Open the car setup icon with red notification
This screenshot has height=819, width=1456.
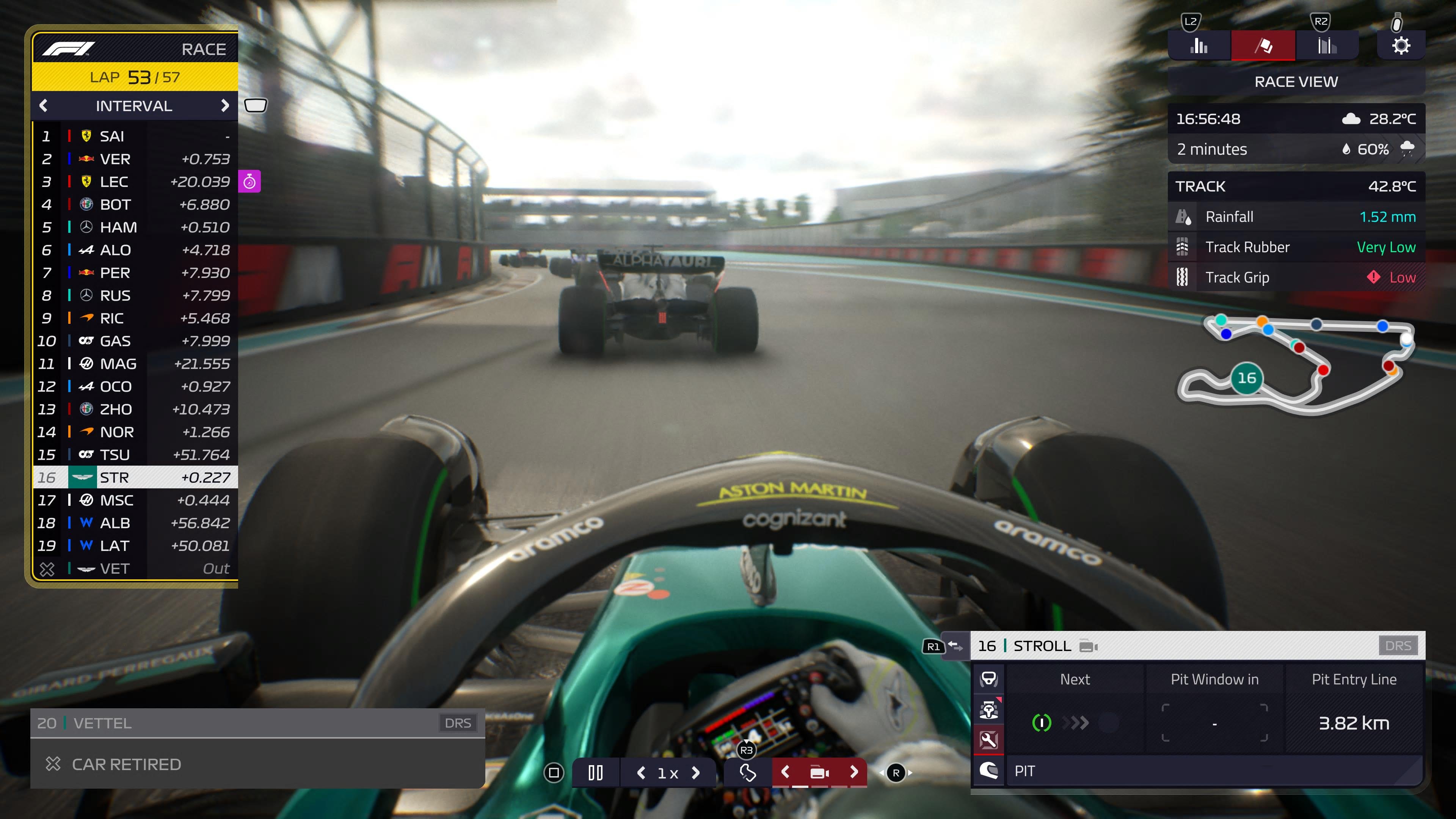coord(990,710)
